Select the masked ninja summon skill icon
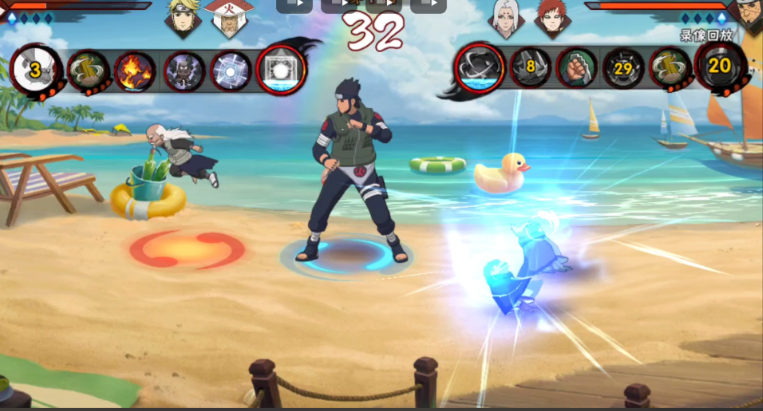The height and width of the screenshot is (411, 763). (184, 71)
